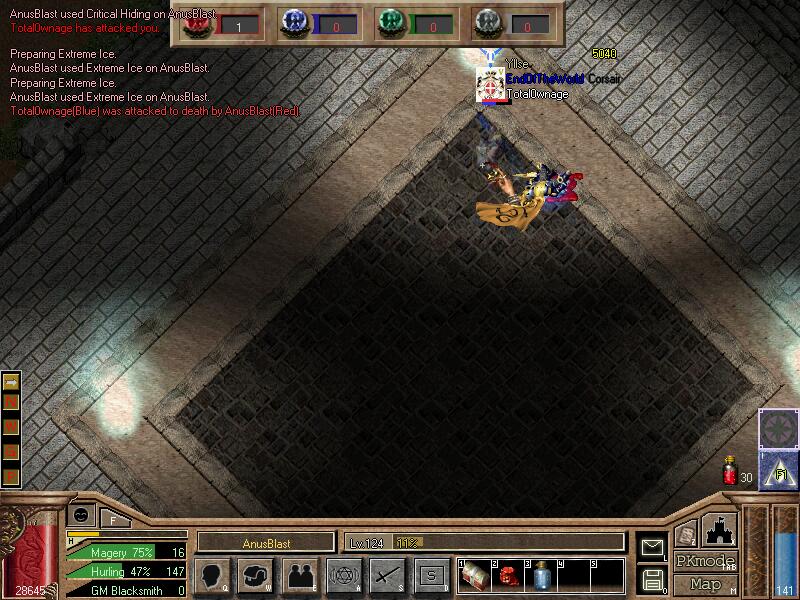The height and width of the screenshot is (600, 800).
Task: Activate the F1 pyramid skill icon
Action: (x=778, y=469)
